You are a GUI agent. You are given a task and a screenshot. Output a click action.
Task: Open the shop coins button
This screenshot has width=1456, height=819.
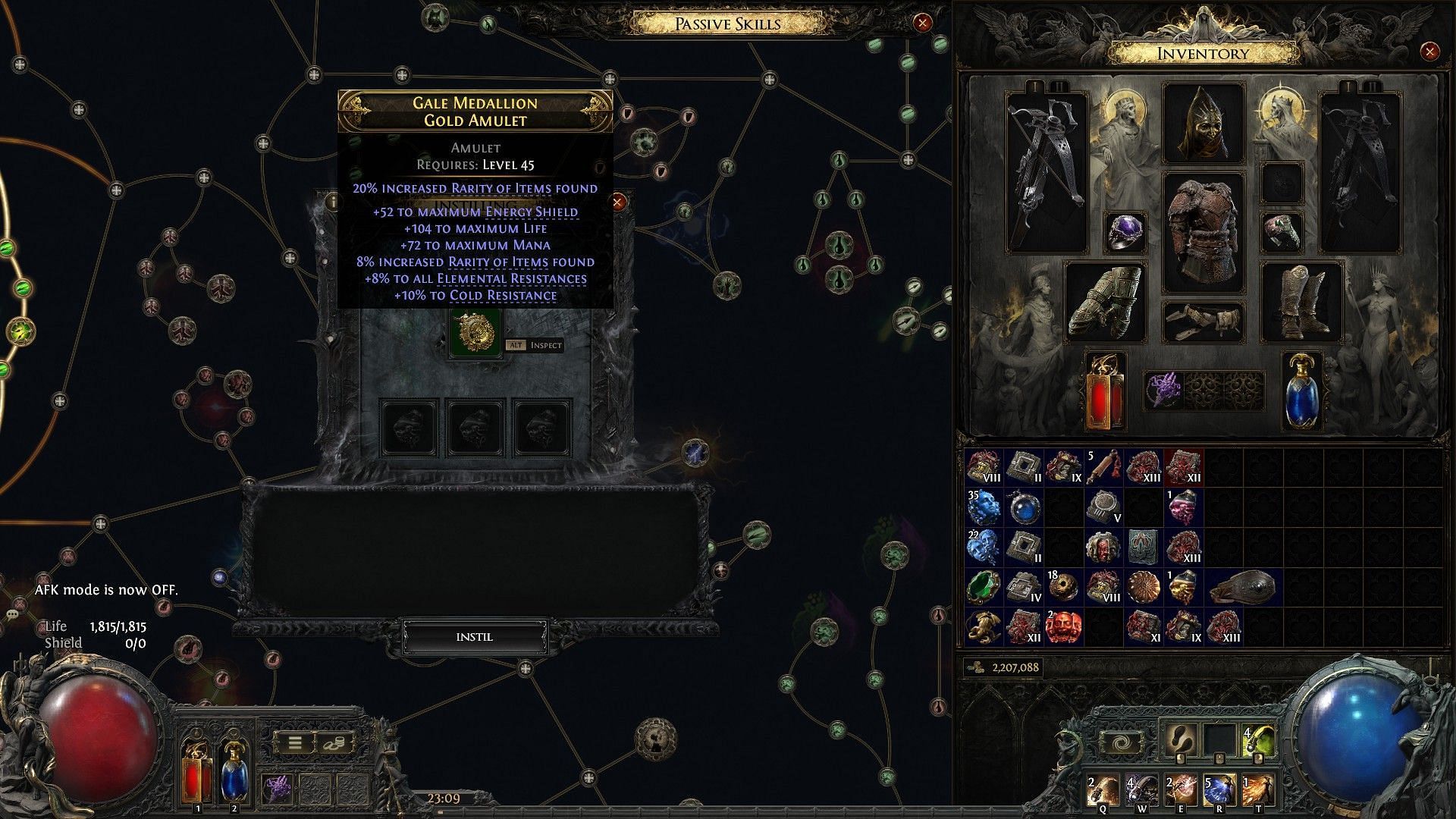336,743
